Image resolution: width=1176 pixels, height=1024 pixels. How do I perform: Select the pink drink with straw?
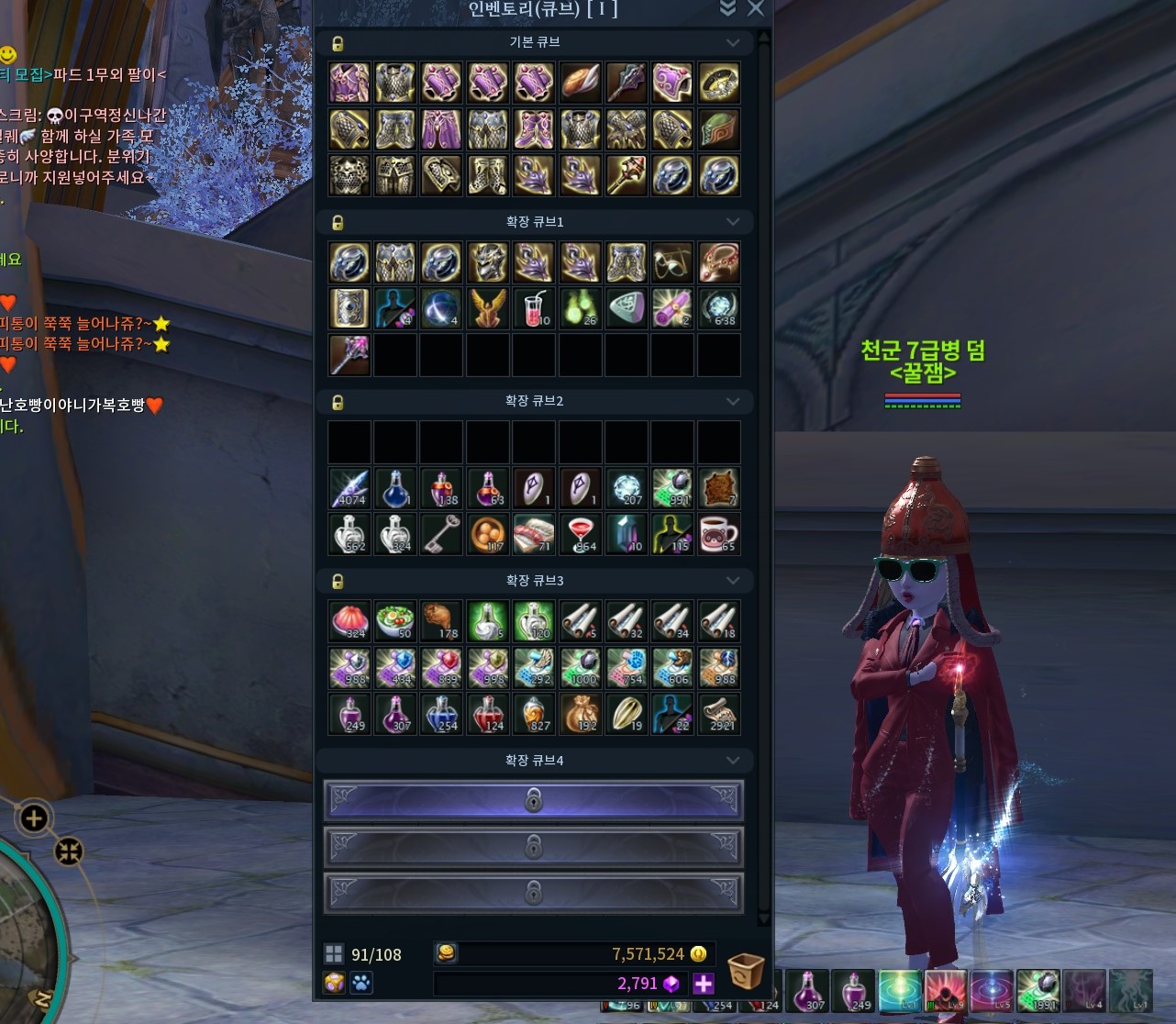pyautogui.click(x=534, y=309)
